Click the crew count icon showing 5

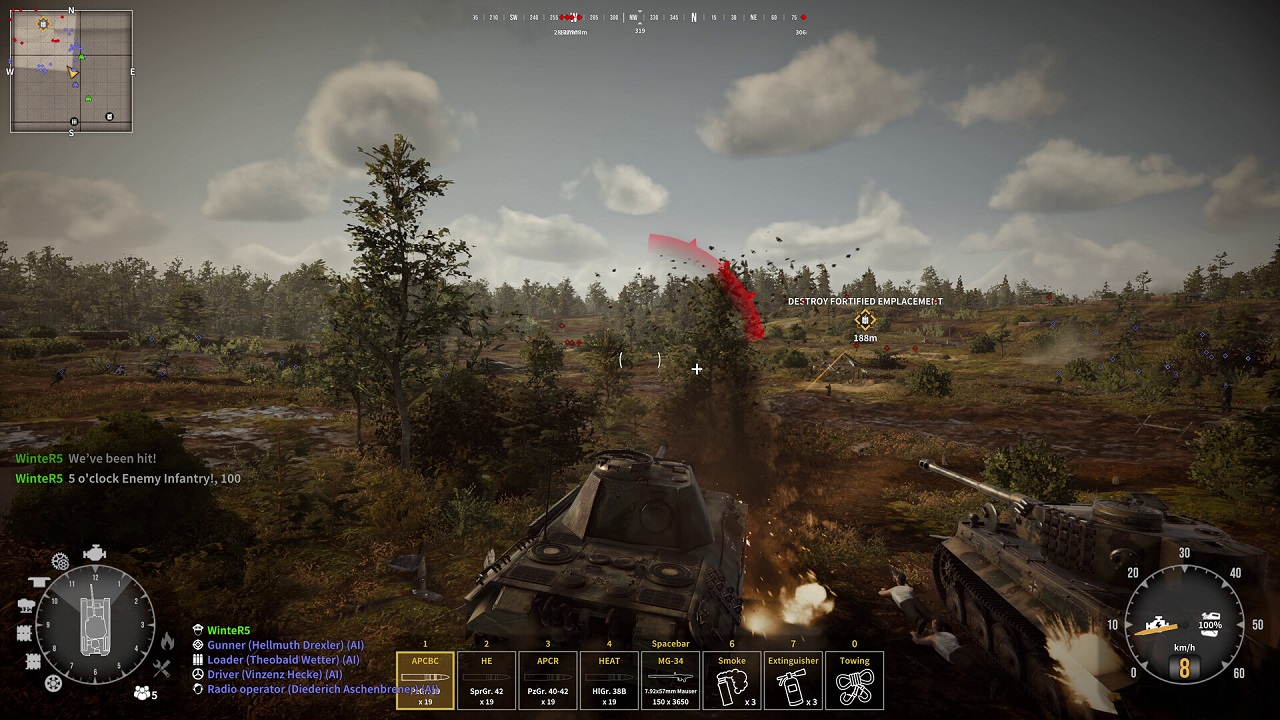(142, 692)
